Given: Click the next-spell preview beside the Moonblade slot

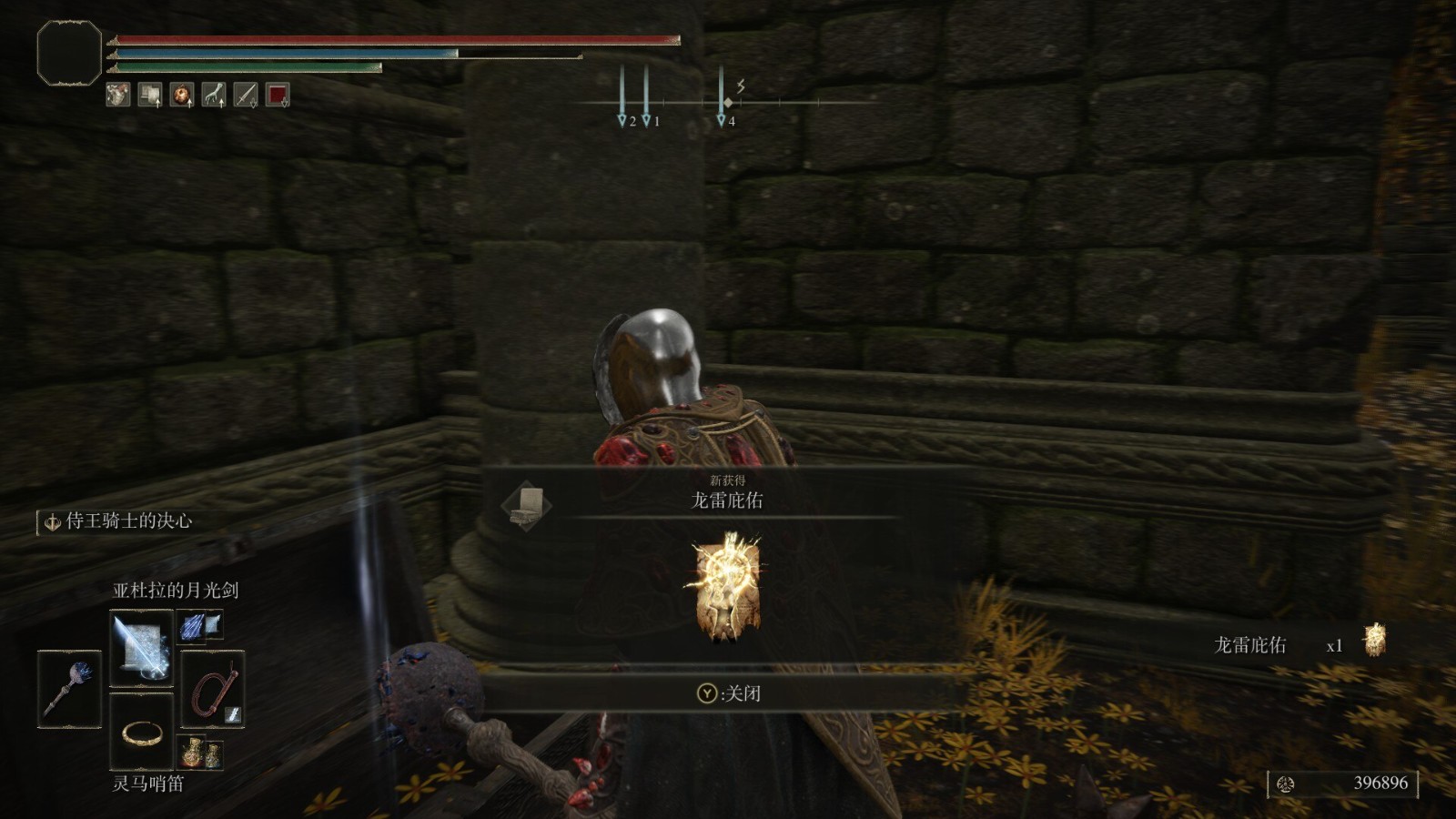Looking at the screenshot, I should coord(199,625).
